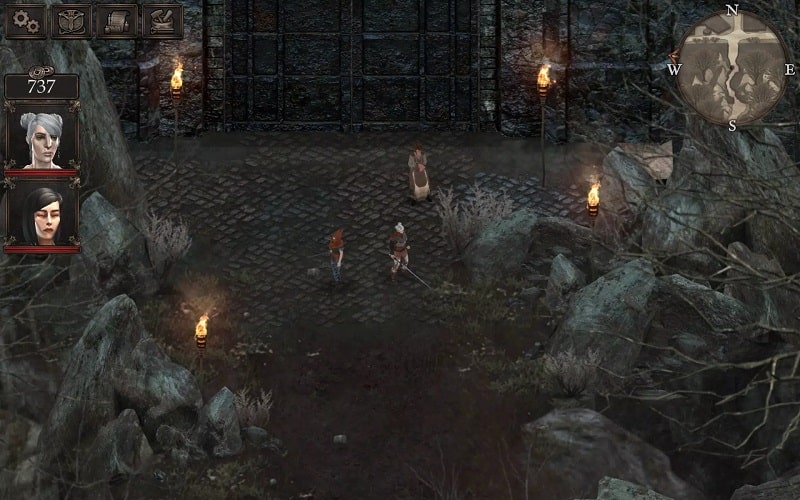This screenshot has height=500, width=800.
Task: Select the dark-haired character portrait
Action: (x=42, y=214)
